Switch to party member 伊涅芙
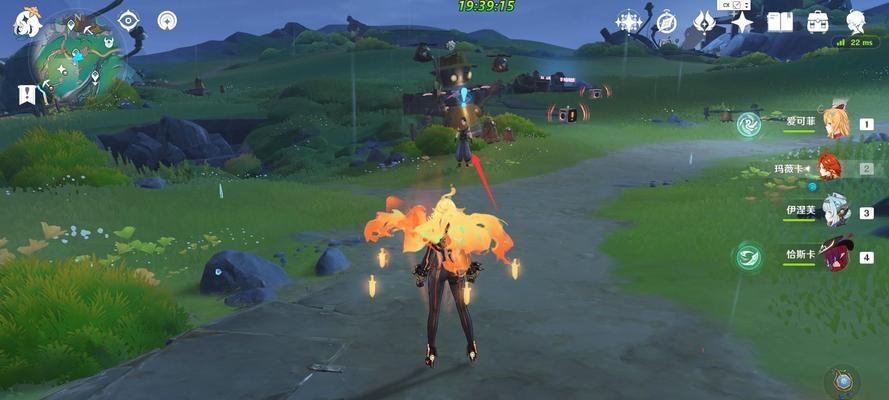 [x=835, y=211]
